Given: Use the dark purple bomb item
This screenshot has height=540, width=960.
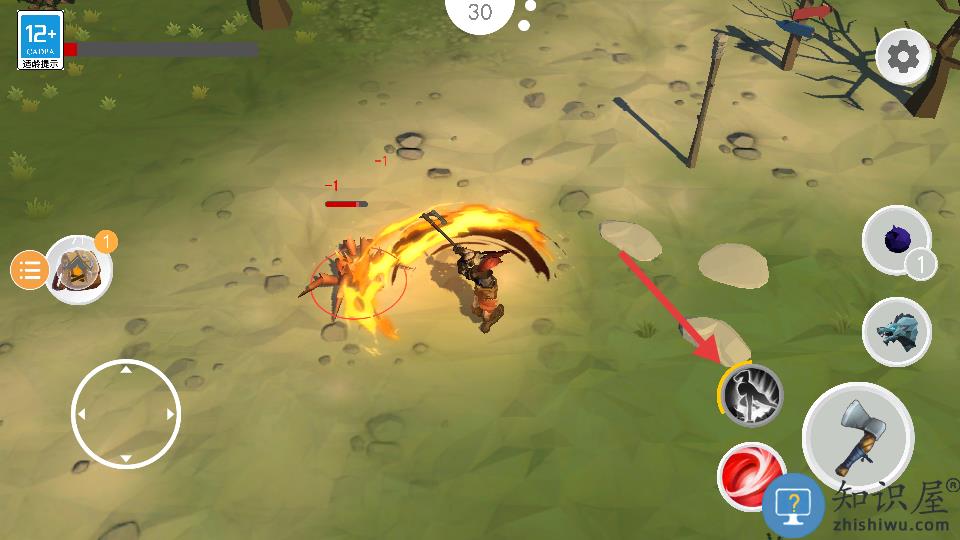Looking at the screenshot, I should click(896, 239).
